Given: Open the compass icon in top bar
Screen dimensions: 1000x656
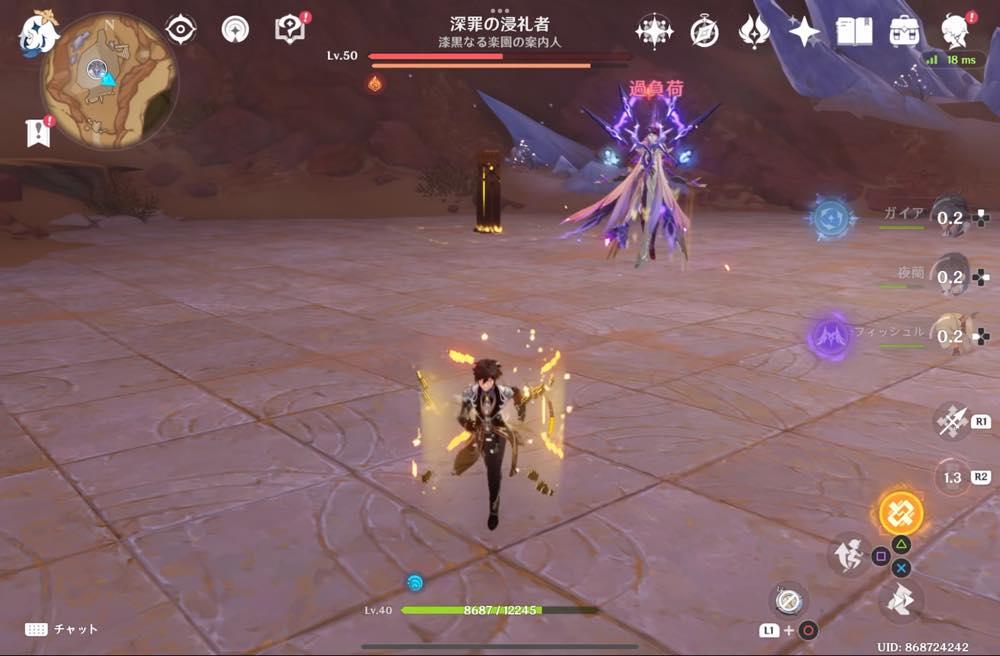Looking at the screenshot, I should (704, 33).
